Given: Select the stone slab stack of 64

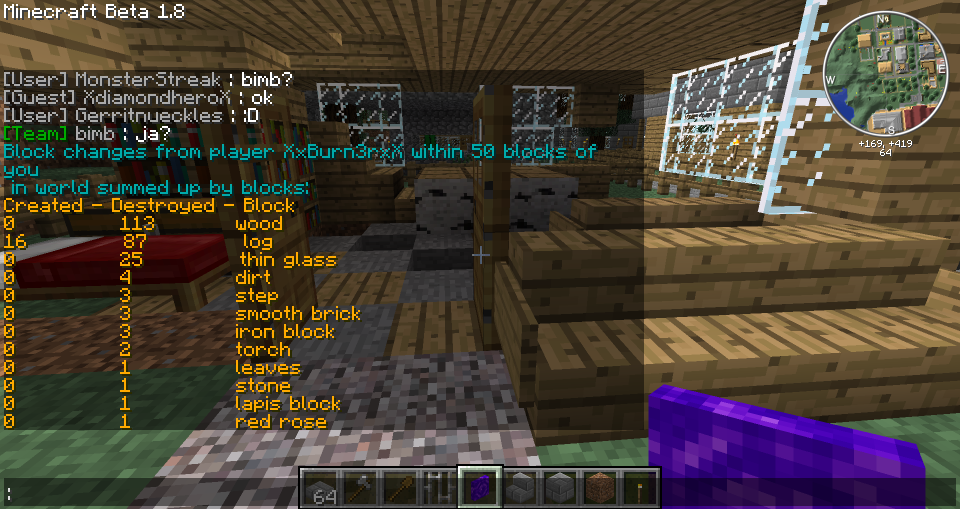Looking at the screenshot, I should coord(320,489).
